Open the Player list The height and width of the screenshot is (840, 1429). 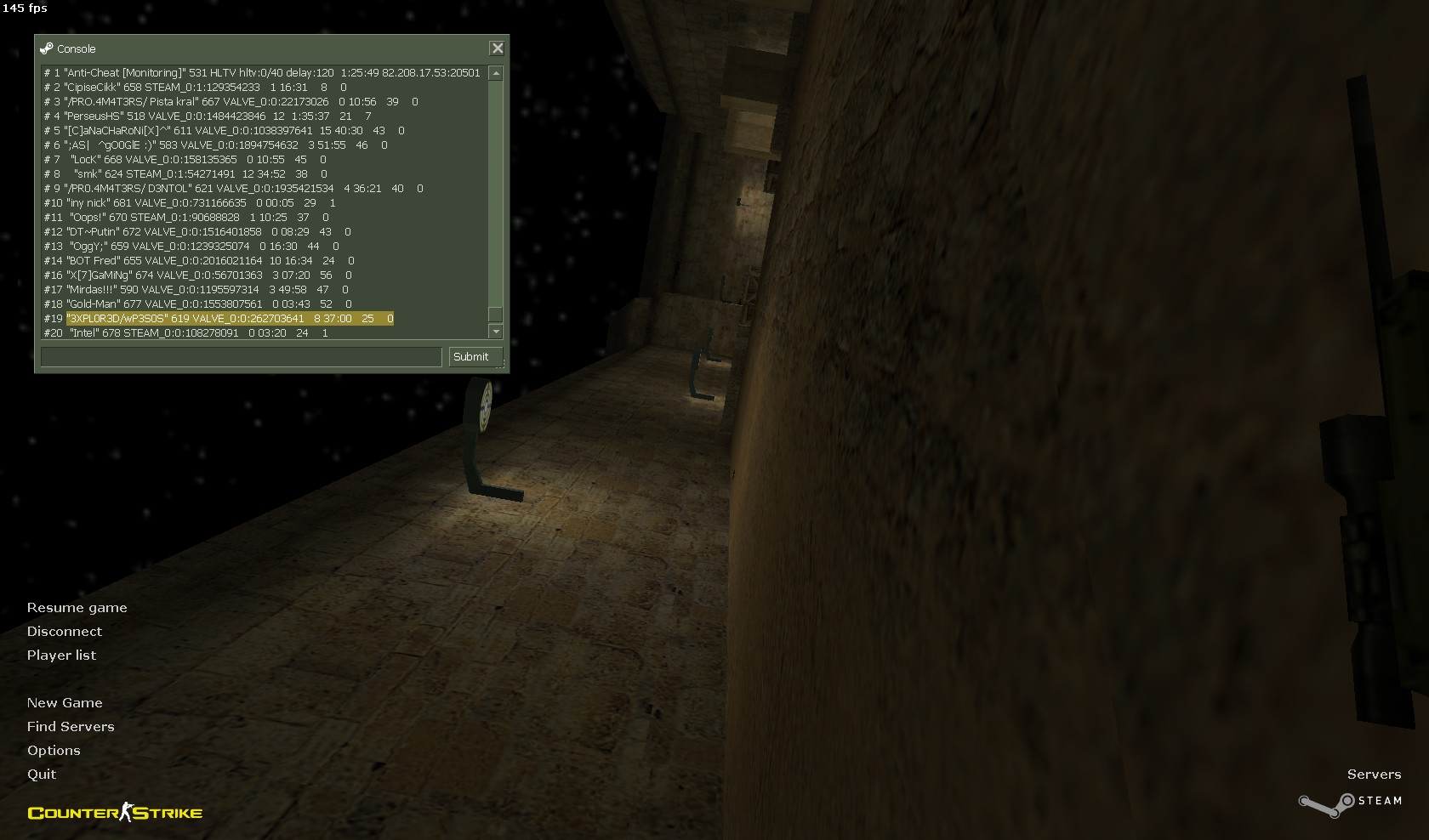[61, 656]
